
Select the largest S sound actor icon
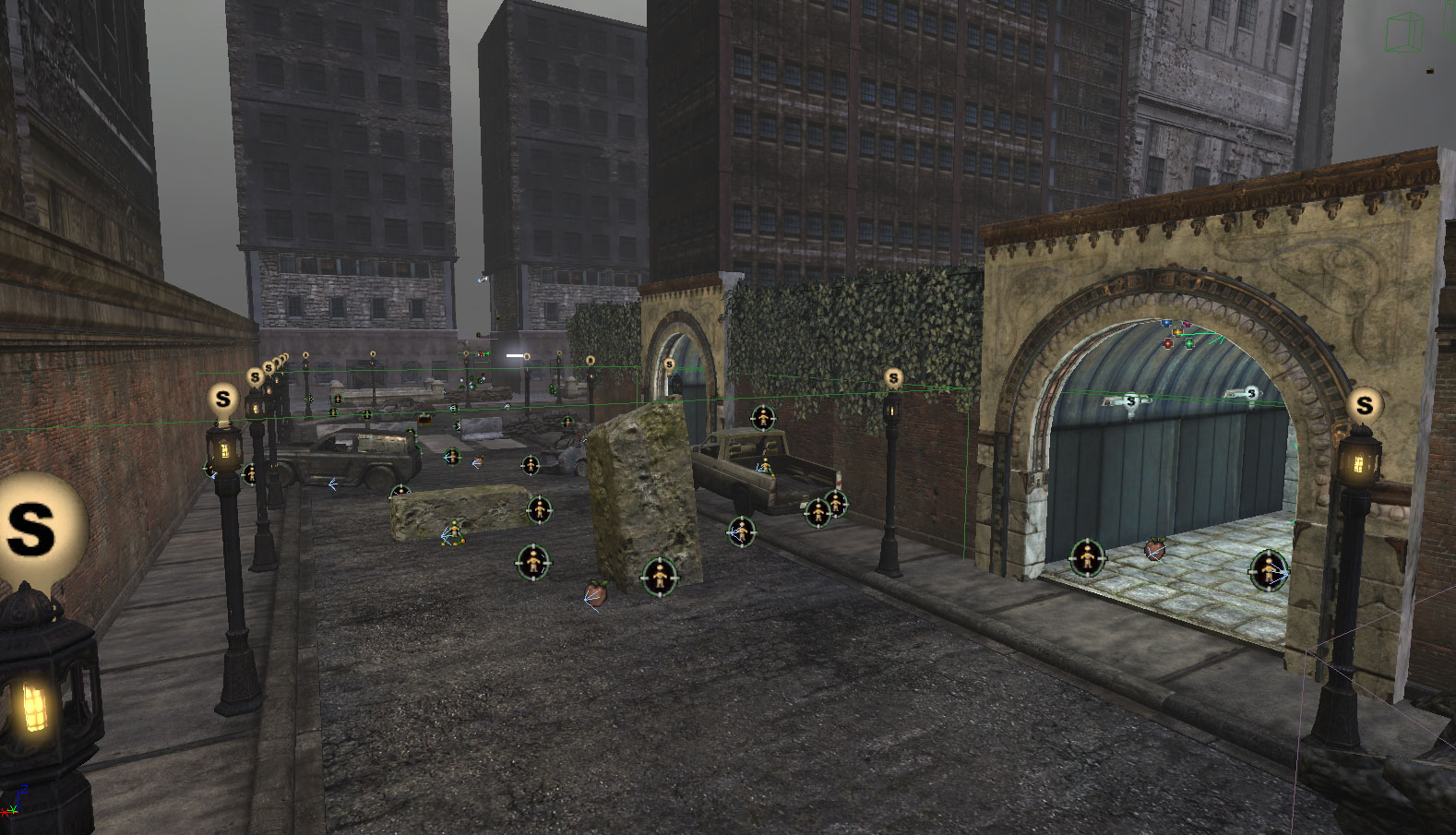35,528
